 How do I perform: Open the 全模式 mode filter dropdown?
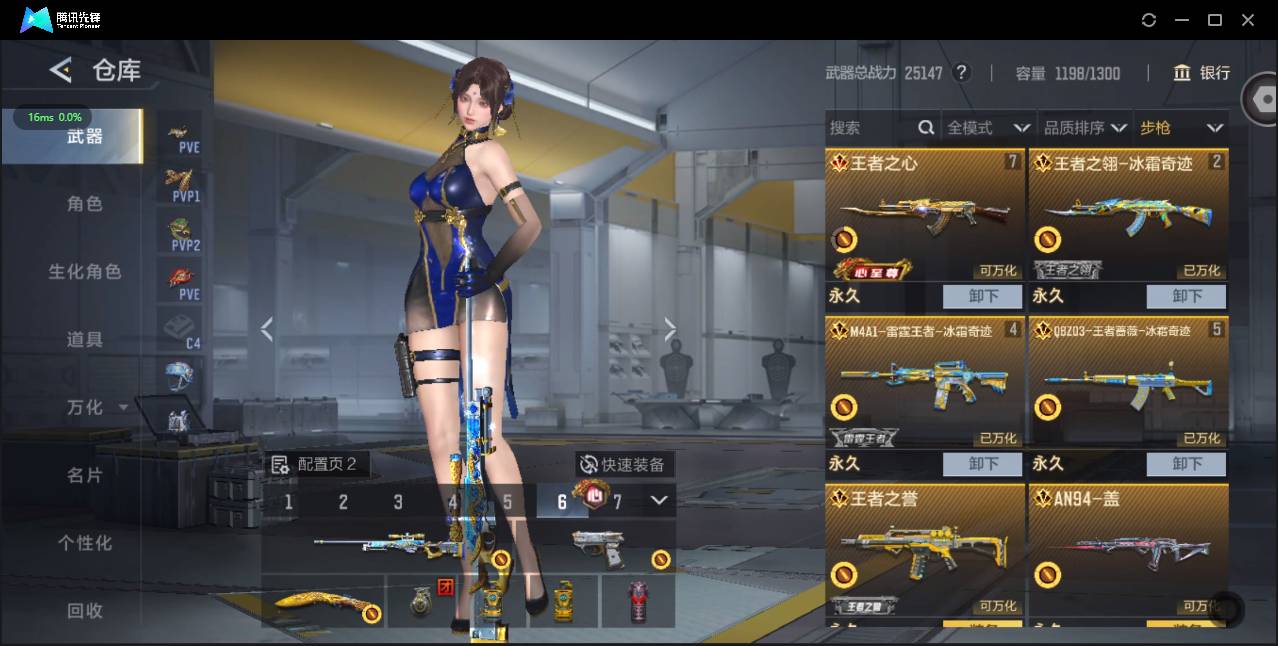tap(988, 128)
